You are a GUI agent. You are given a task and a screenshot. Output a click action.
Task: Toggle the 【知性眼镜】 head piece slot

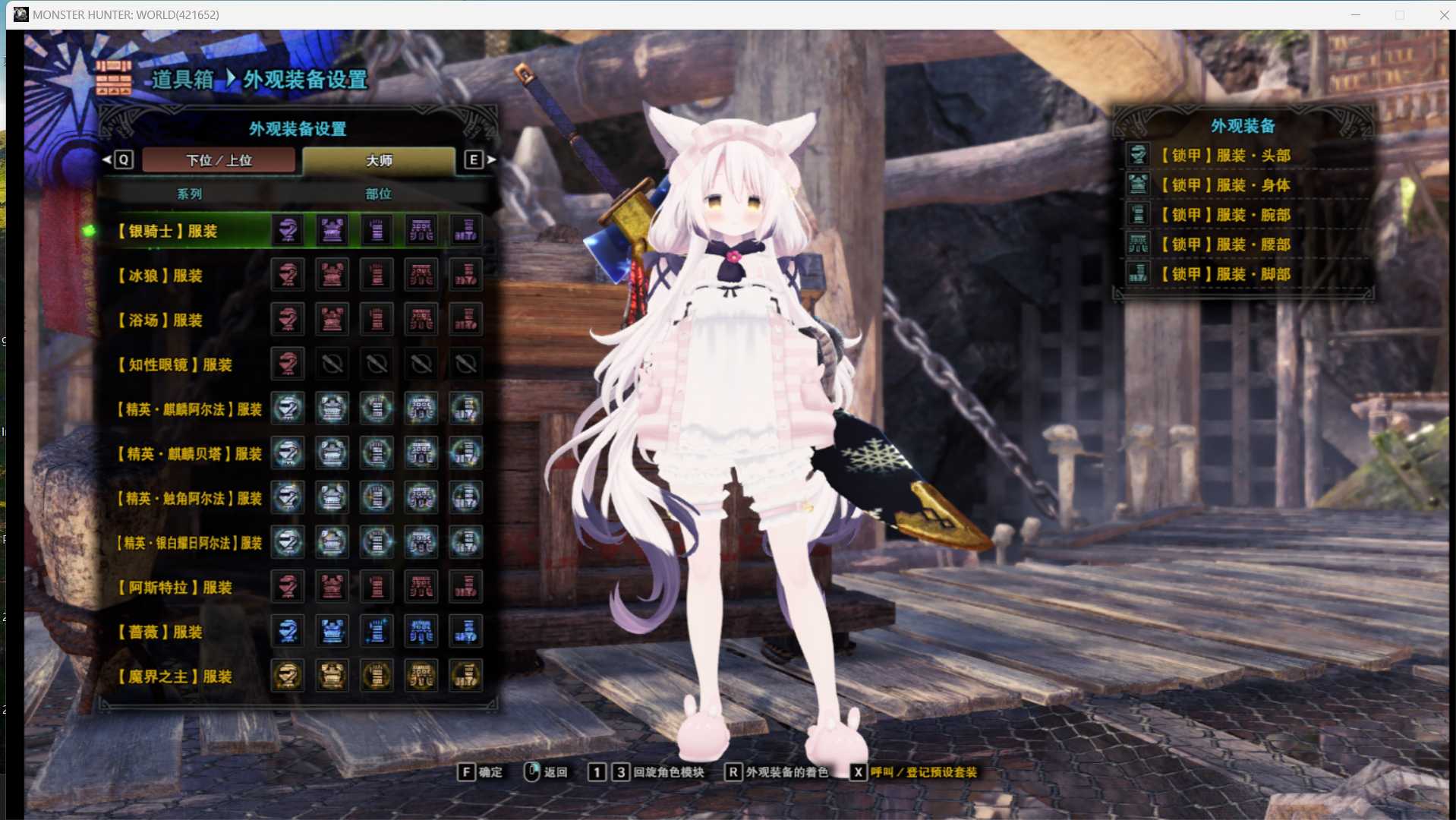(x=287, y=364)
